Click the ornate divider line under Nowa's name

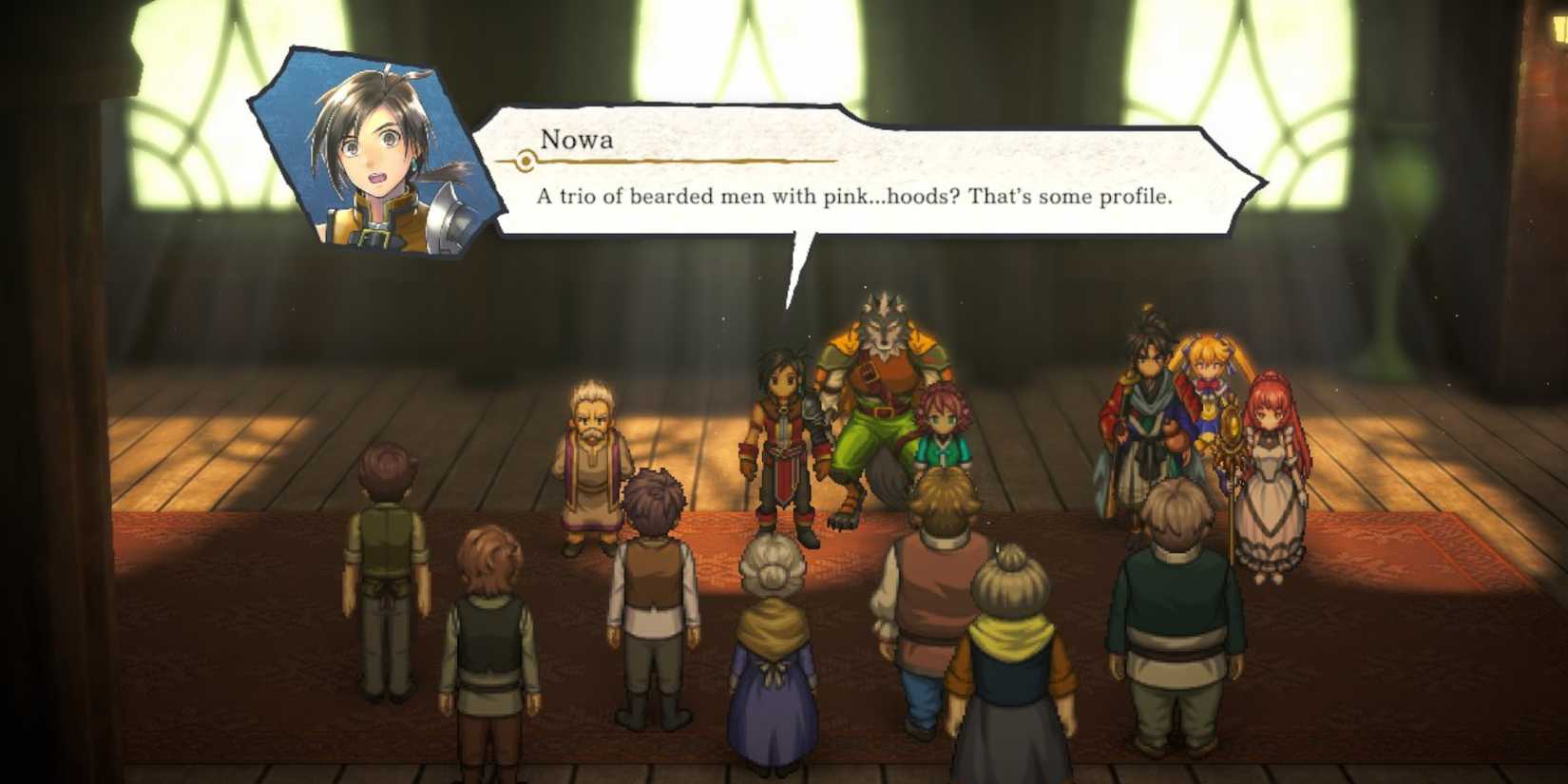click(x=665, y=162)
